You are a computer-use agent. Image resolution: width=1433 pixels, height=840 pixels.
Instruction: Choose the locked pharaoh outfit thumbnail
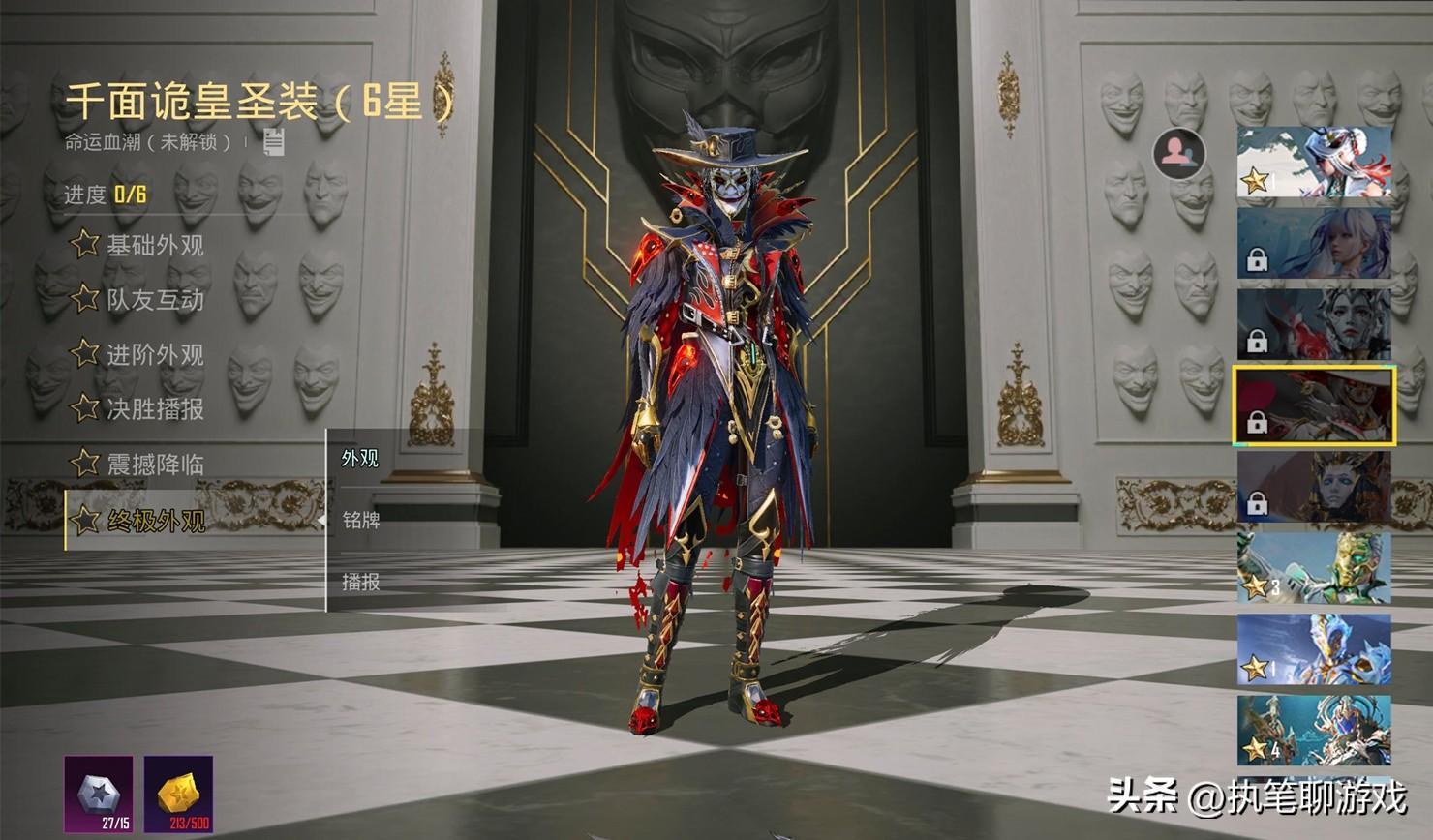(1314, 487)
